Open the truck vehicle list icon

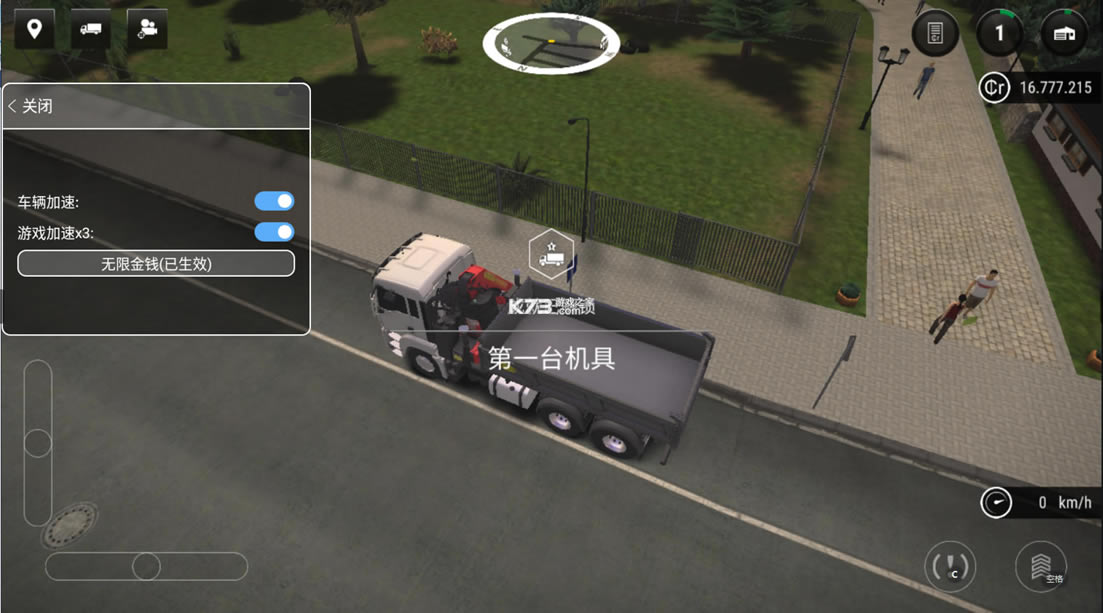point(91,29)
